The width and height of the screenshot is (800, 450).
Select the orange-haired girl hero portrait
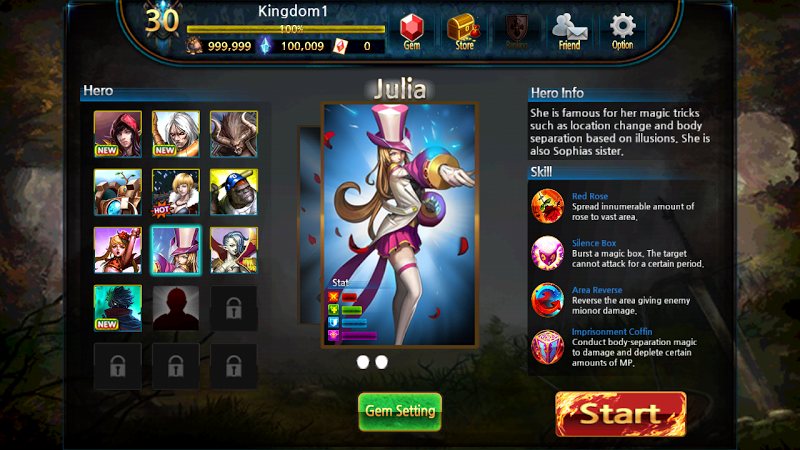[118, 250]
